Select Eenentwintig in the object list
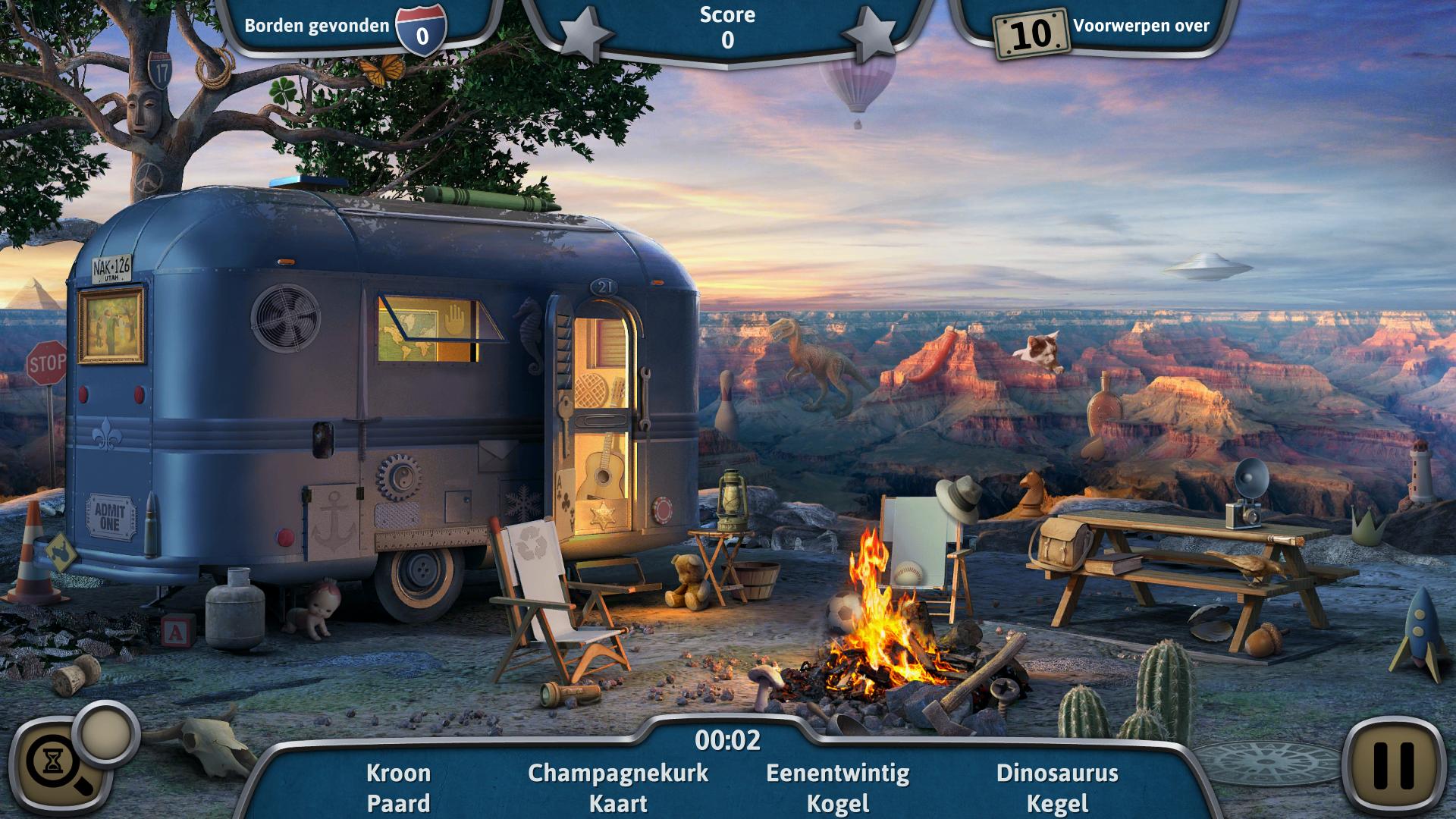This screenshot has height=819, width=1456. [837, 773]
